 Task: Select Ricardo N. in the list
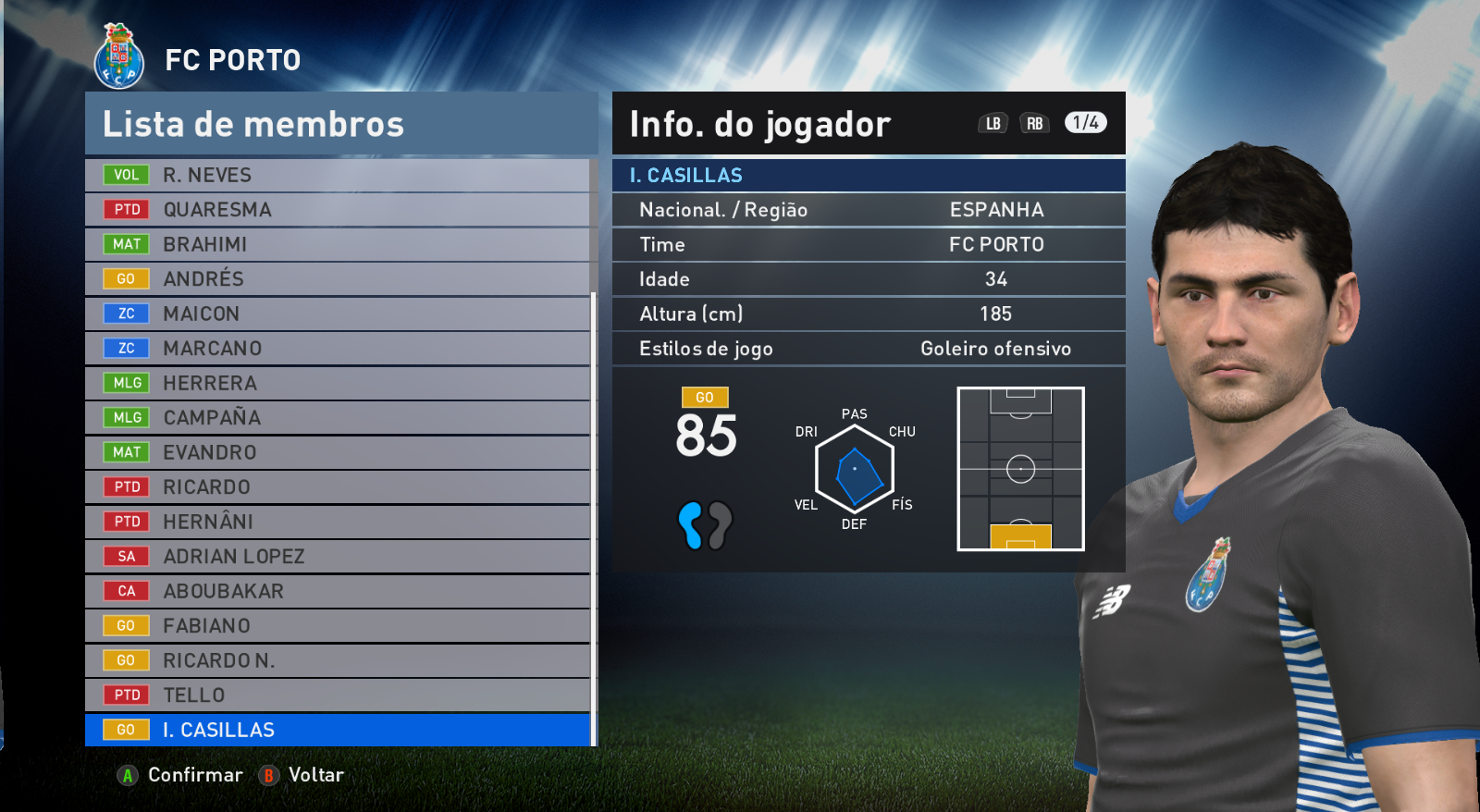tap(338, 660)
